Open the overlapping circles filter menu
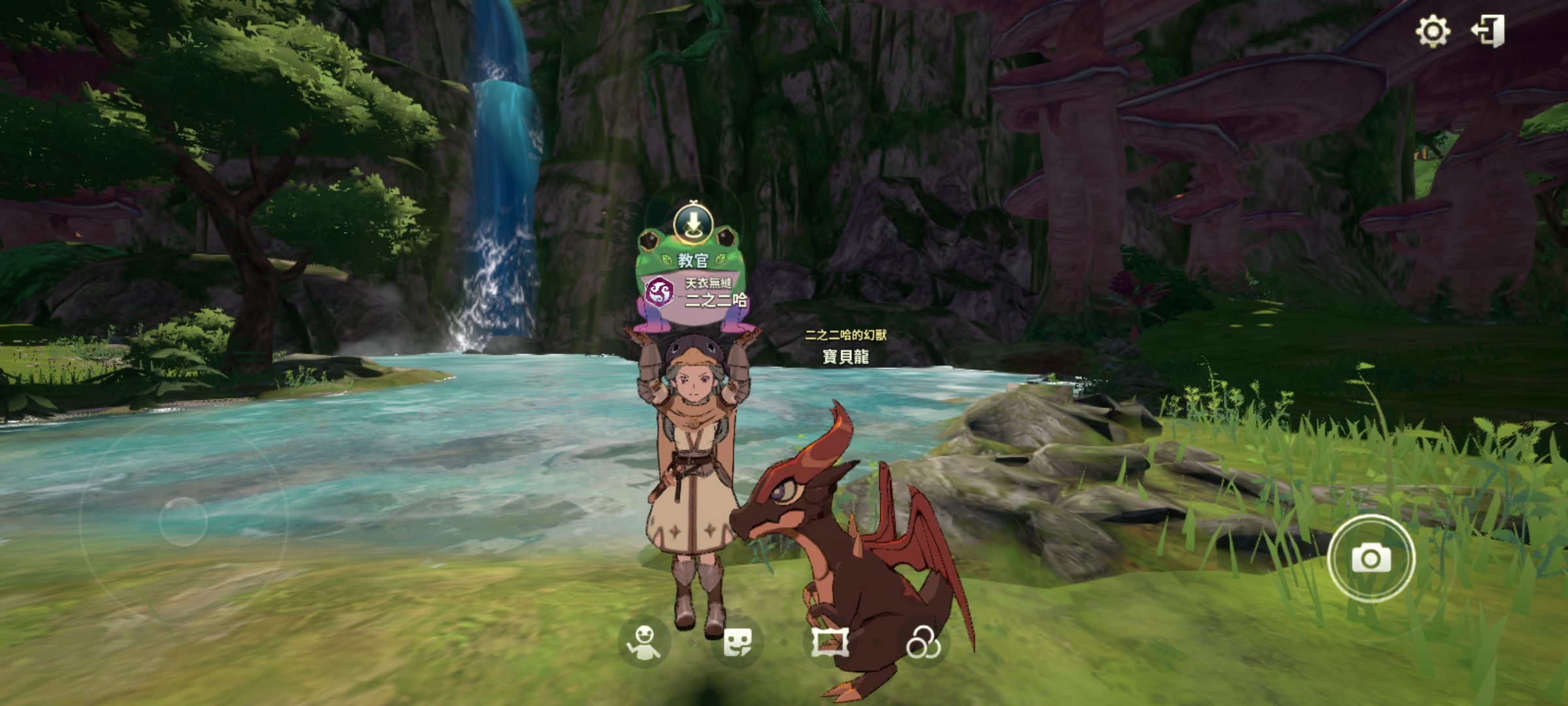Screen dimensions: 1568x706 point(923,643)
